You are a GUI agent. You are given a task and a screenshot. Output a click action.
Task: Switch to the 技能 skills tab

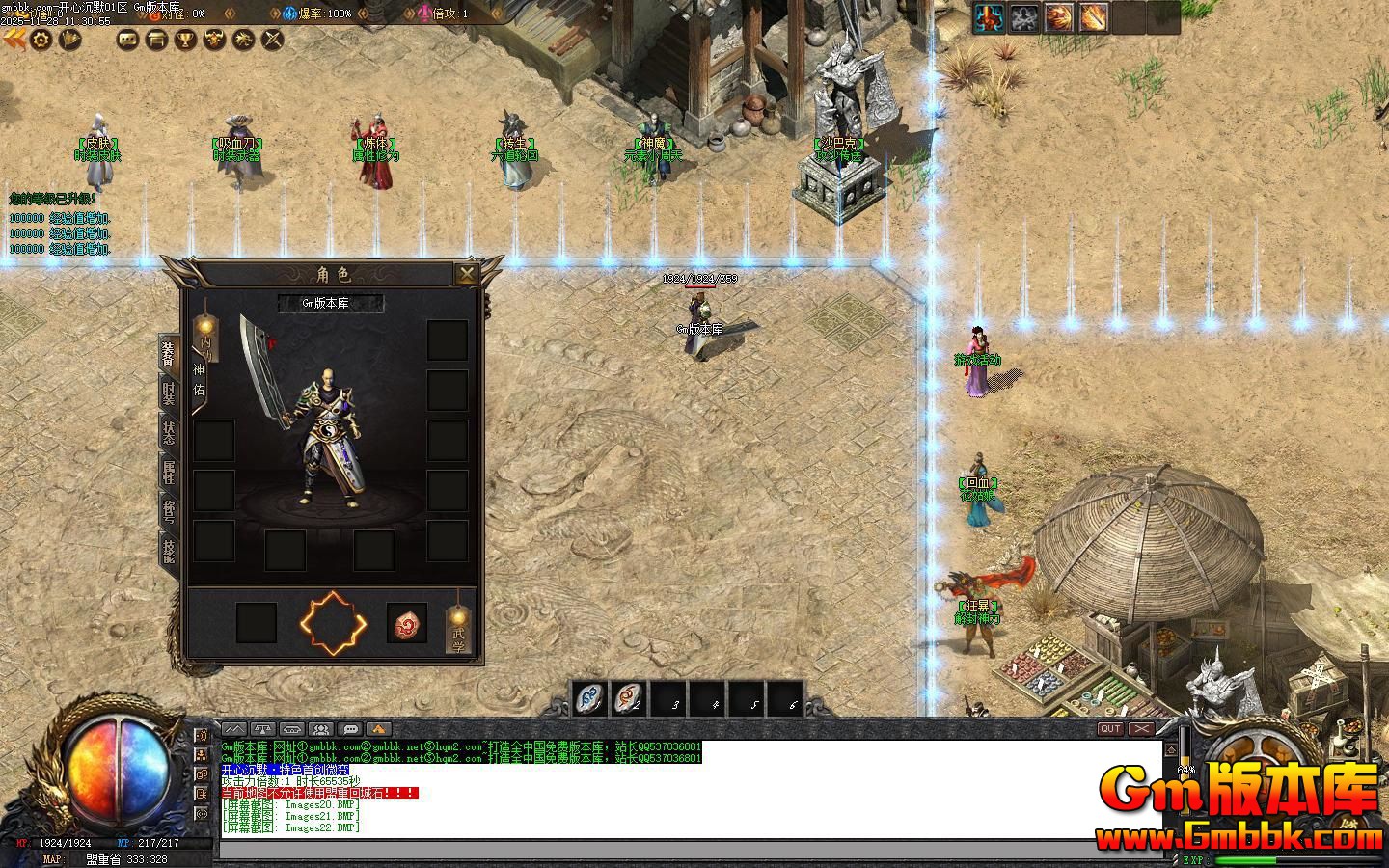(170, 551)
